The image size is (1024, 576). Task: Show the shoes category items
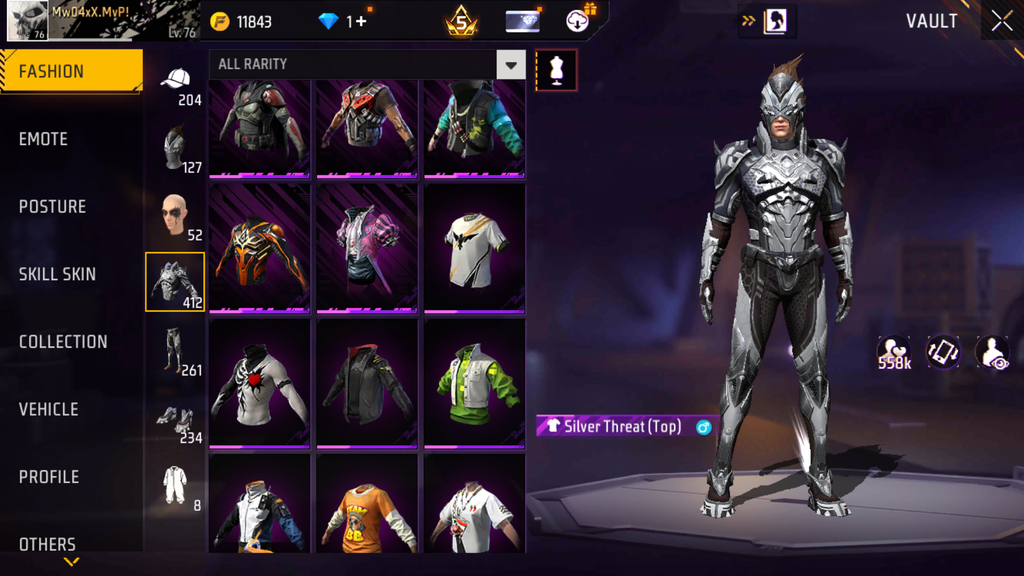(x=174, y=418)
